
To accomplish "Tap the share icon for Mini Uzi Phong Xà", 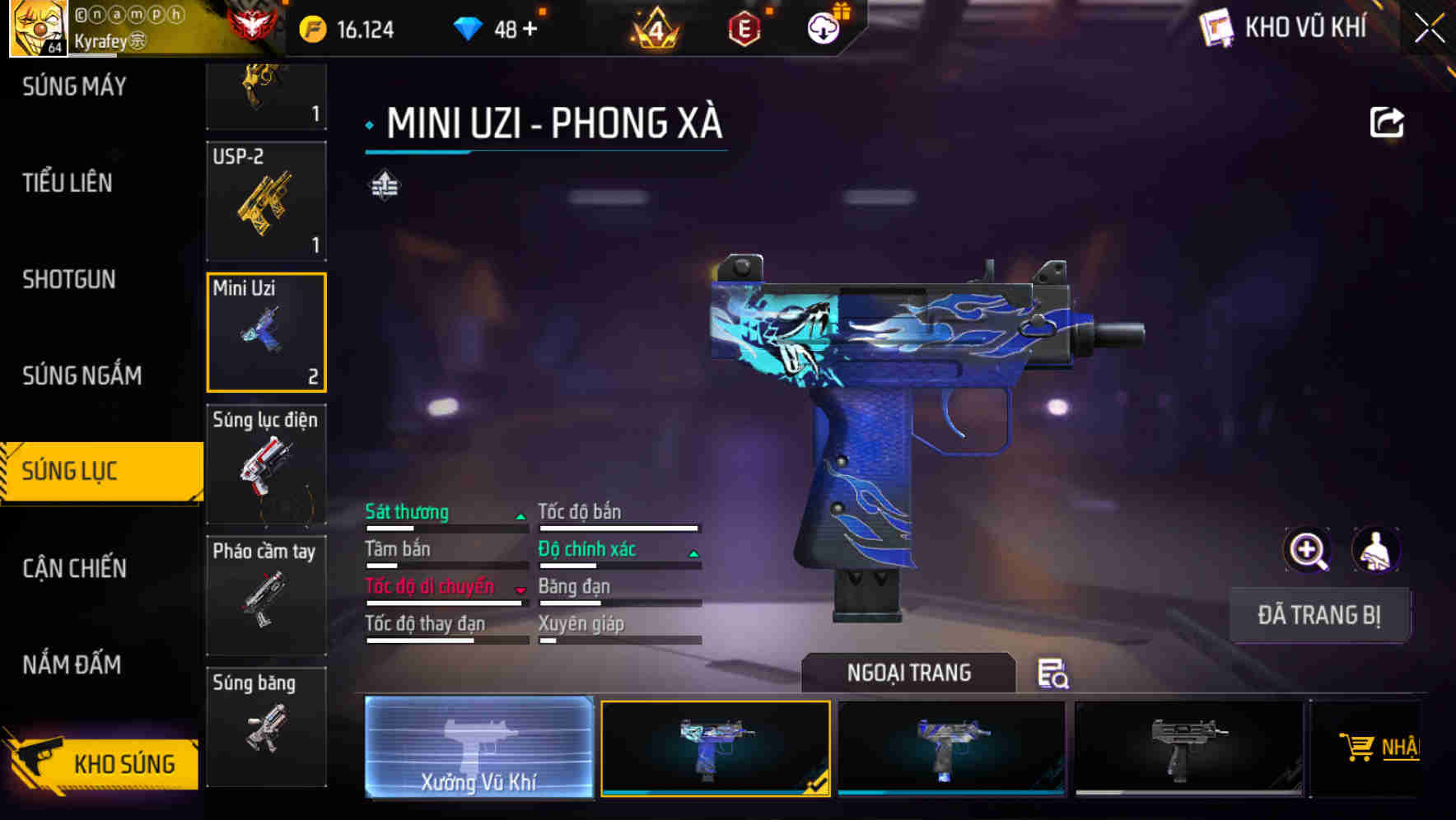I will coord(1387,122).
